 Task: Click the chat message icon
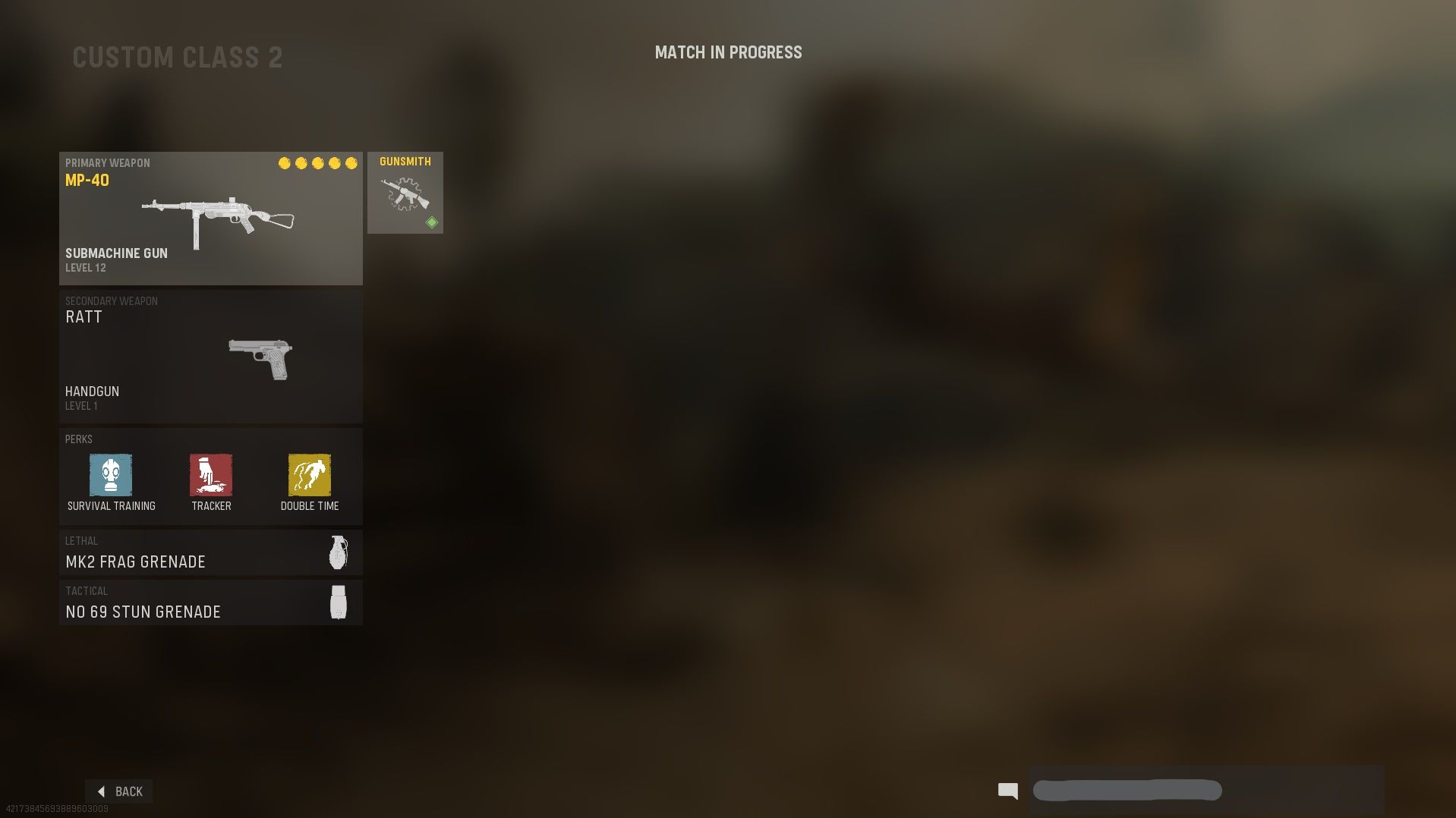point(1007,791)
